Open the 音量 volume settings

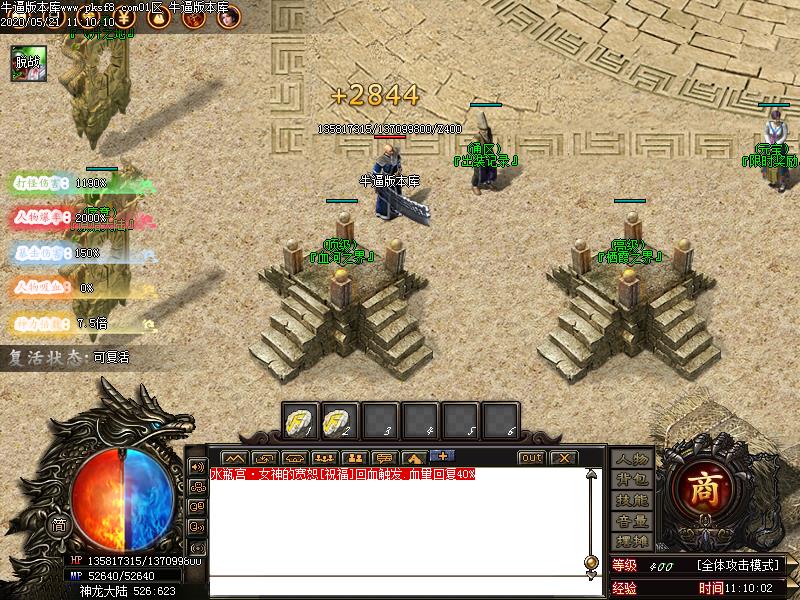coord(631,521)
